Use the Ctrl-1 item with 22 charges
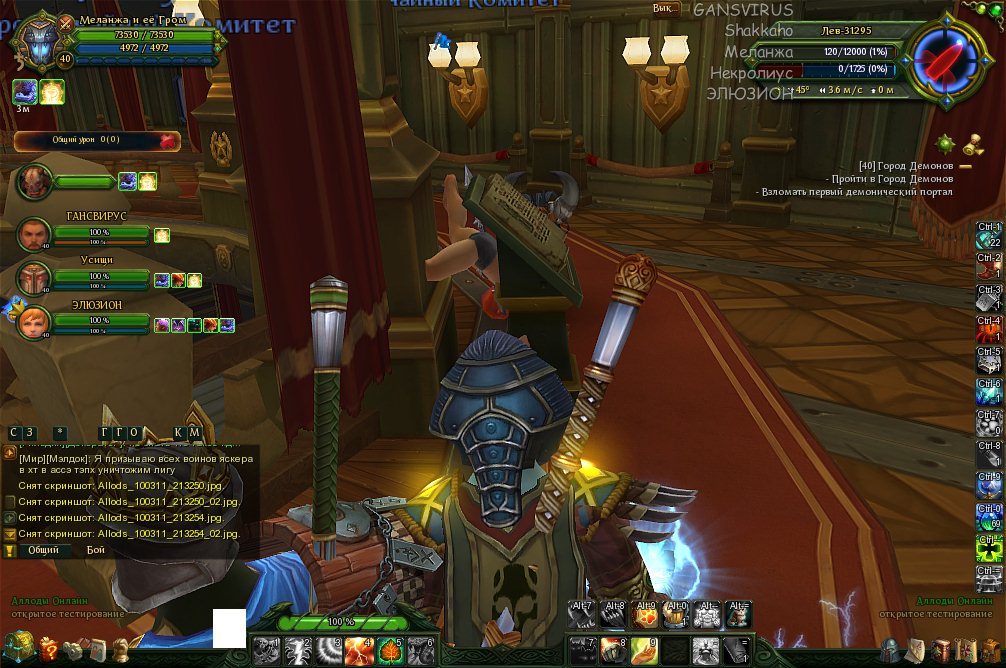This screenshot has width=1006, height=668. [988, 235]
